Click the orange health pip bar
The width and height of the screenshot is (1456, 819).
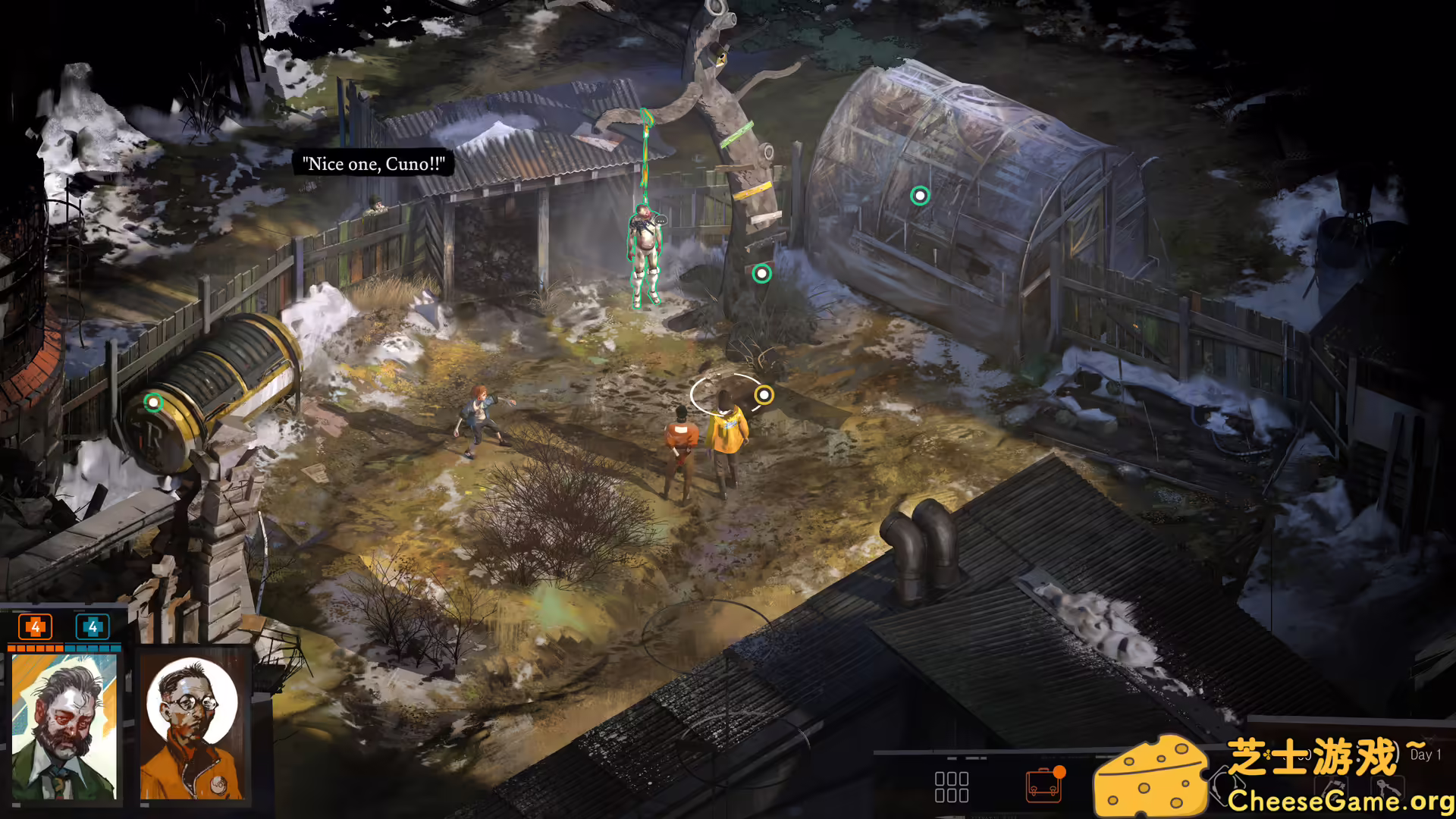(x=34, y=649)
